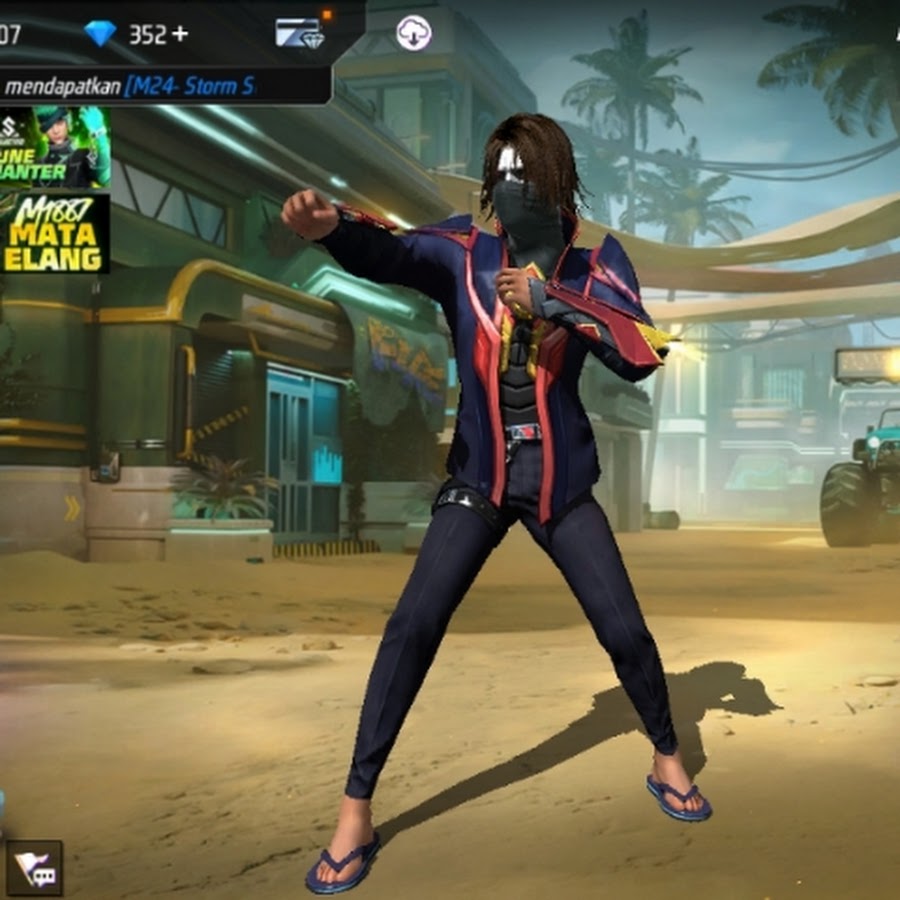Select the M1887 Mata Elang banner
Screen dimensions: 900x900
point(54,234)
